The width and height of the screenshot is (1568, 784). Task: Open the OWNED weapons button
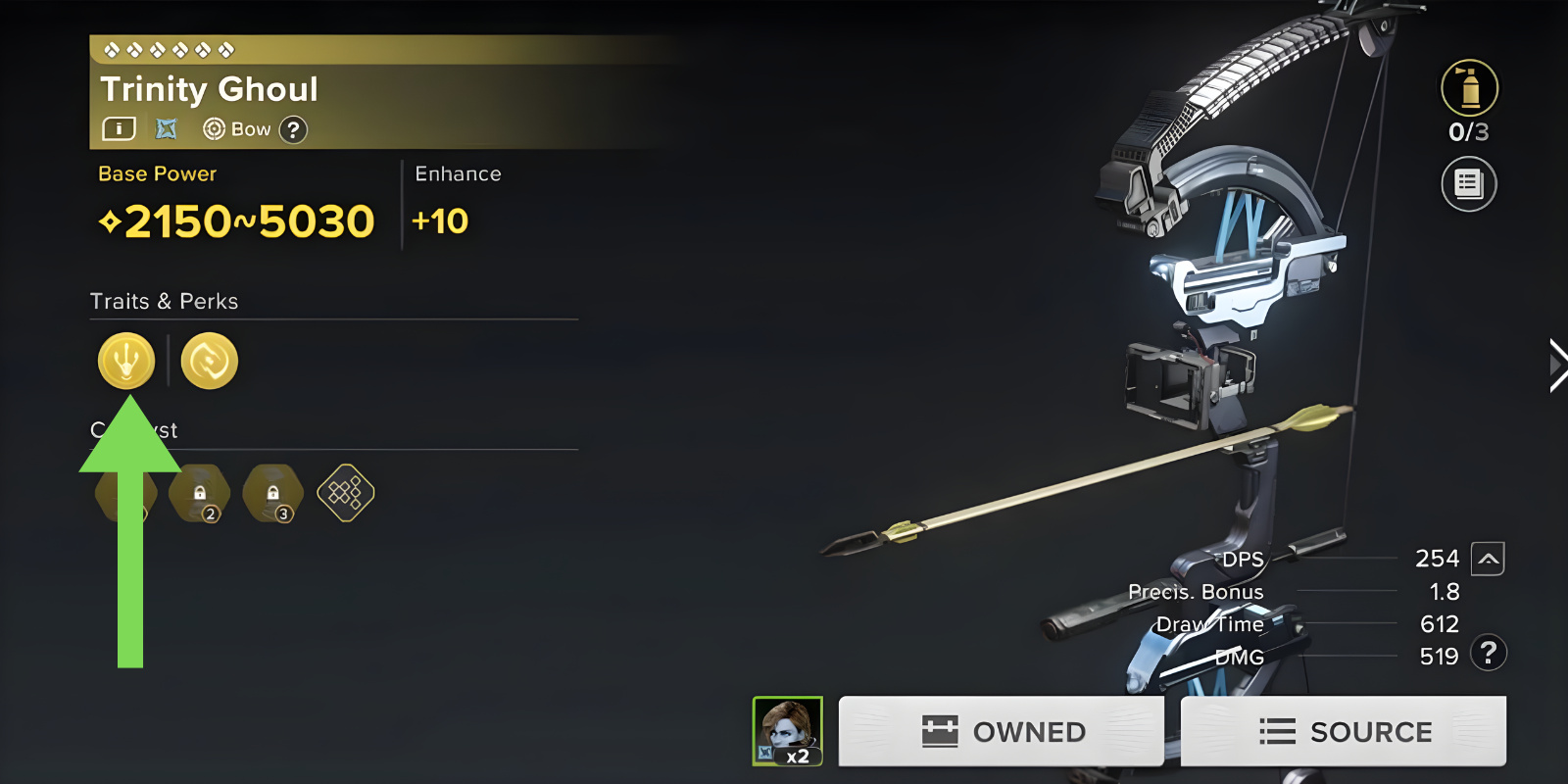pos(1001,731)
